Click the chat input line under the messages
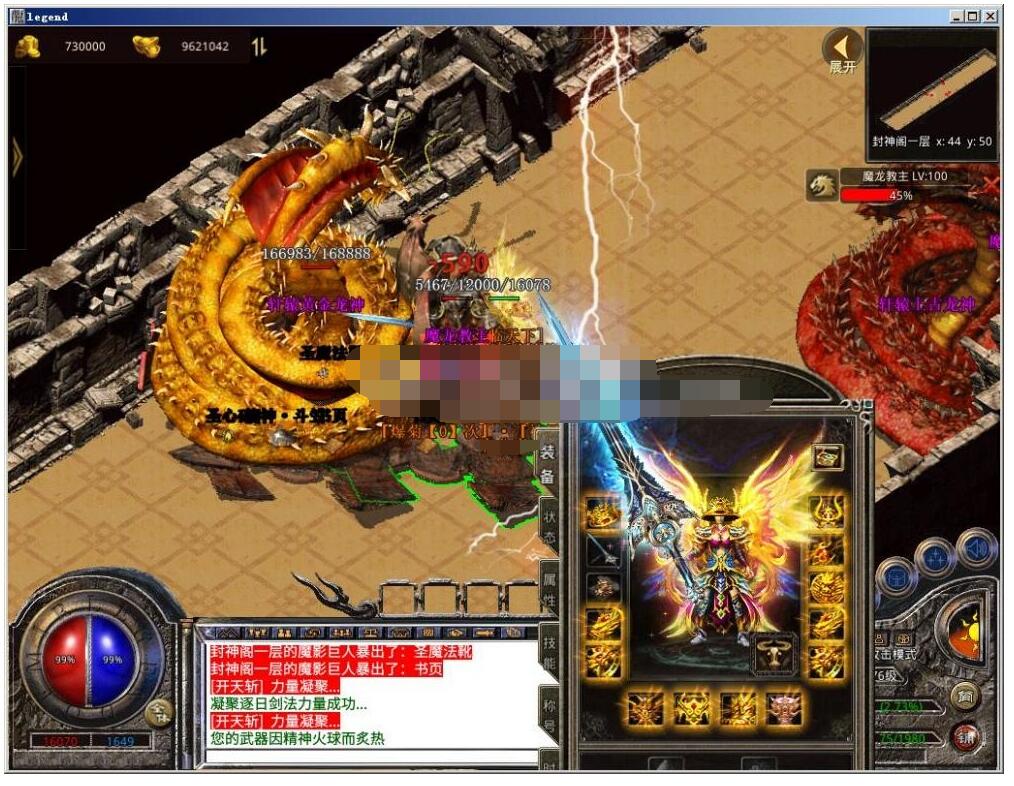1014x786 pixels. click(370, 757)
